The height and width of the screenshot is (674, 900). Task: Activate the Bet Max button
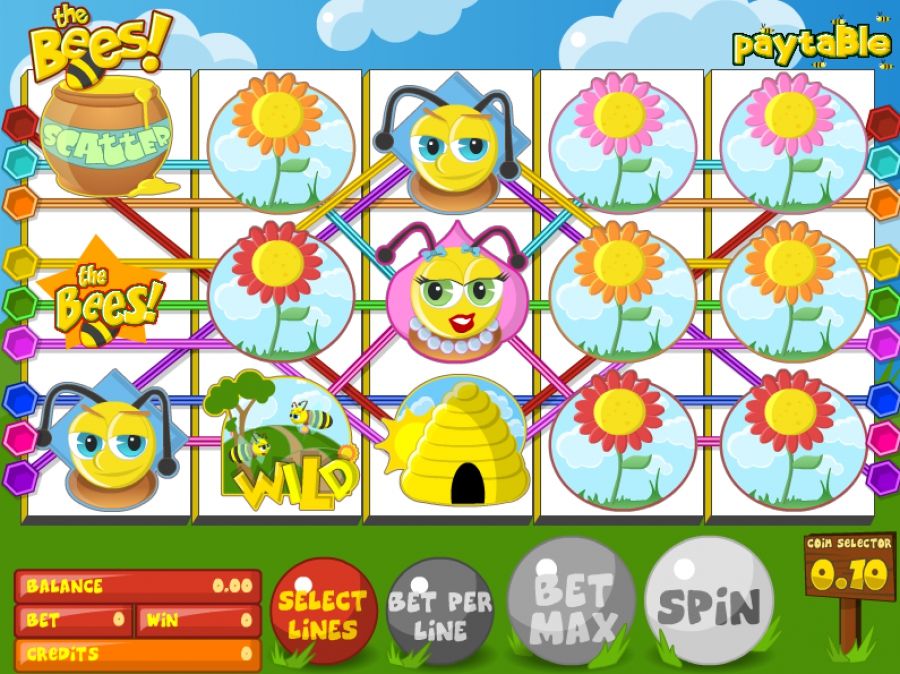[572, 605]
